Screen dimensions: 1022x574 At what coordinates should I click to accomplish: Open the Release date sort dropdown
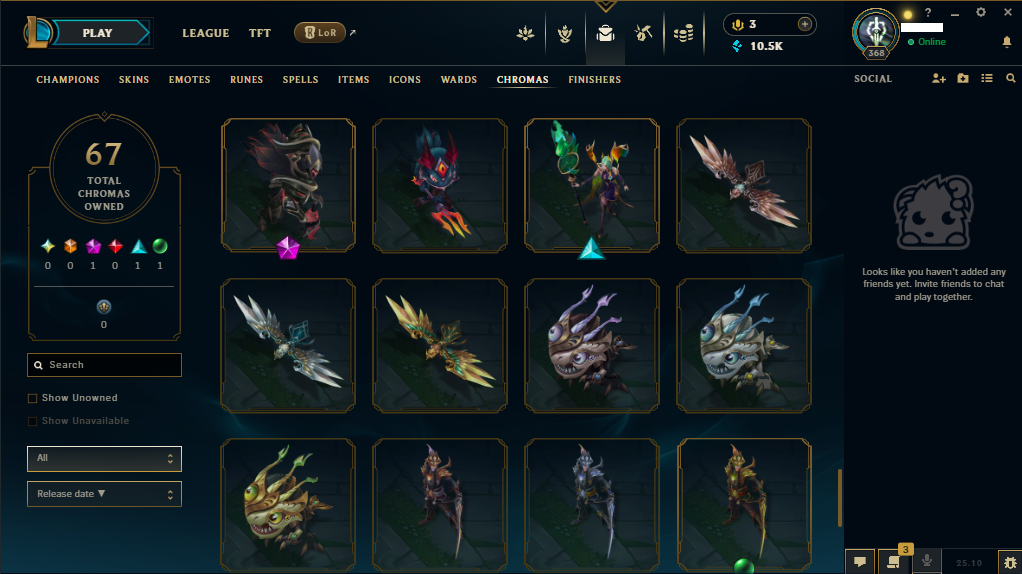105,494
